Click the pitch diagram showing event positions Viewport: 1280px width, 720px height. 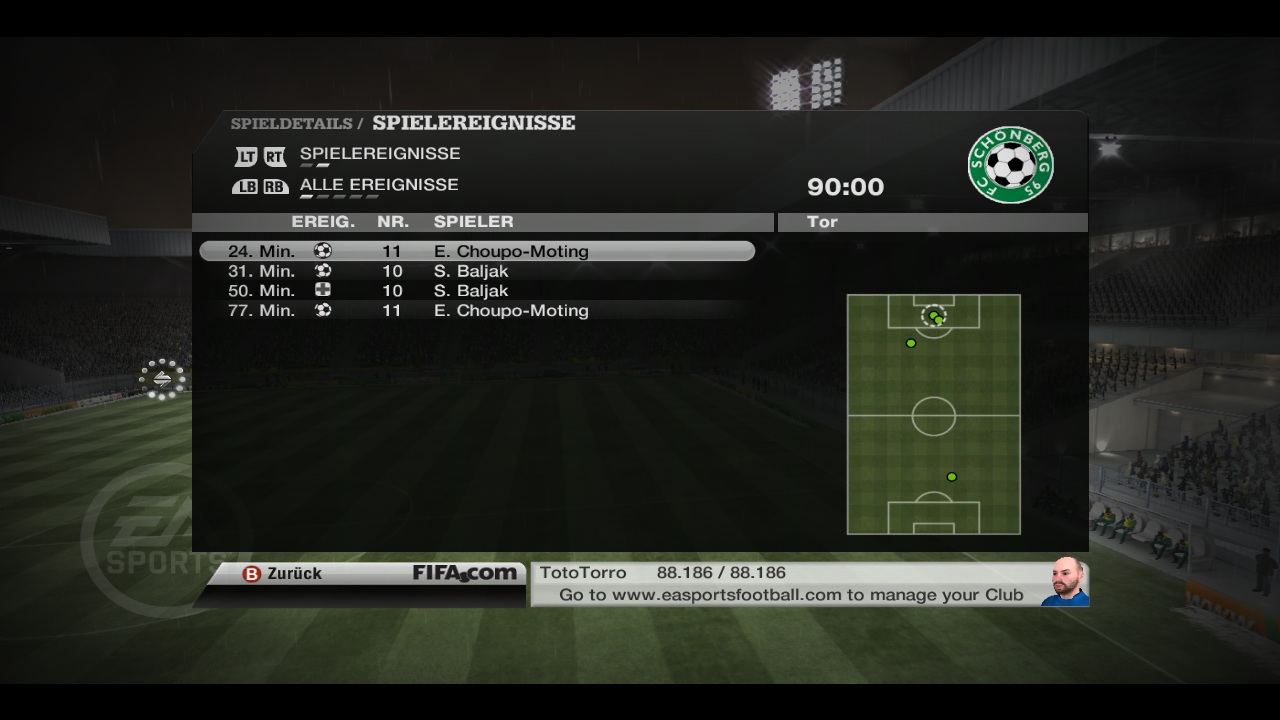click(x=933, y=414)
